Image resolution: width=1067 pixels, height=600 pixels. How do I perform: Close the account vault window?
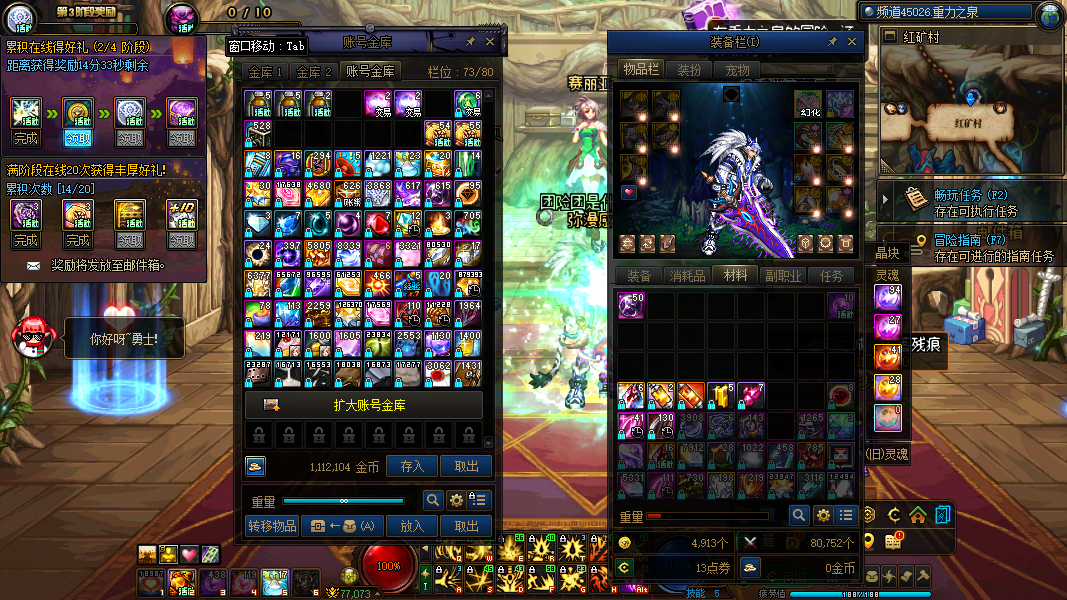coord(490,42)
